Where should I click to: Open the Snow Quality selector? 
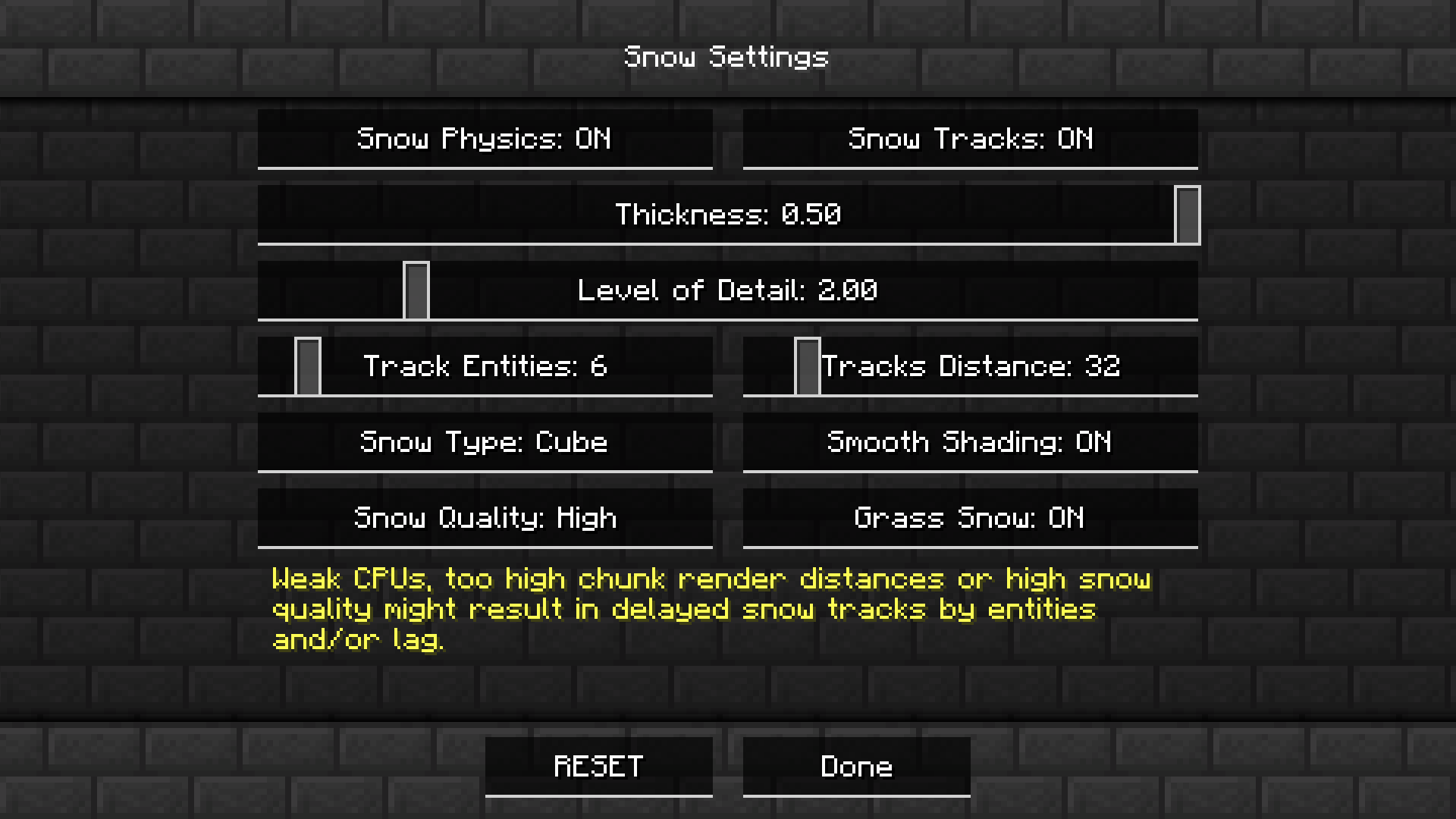coord(485,518)
